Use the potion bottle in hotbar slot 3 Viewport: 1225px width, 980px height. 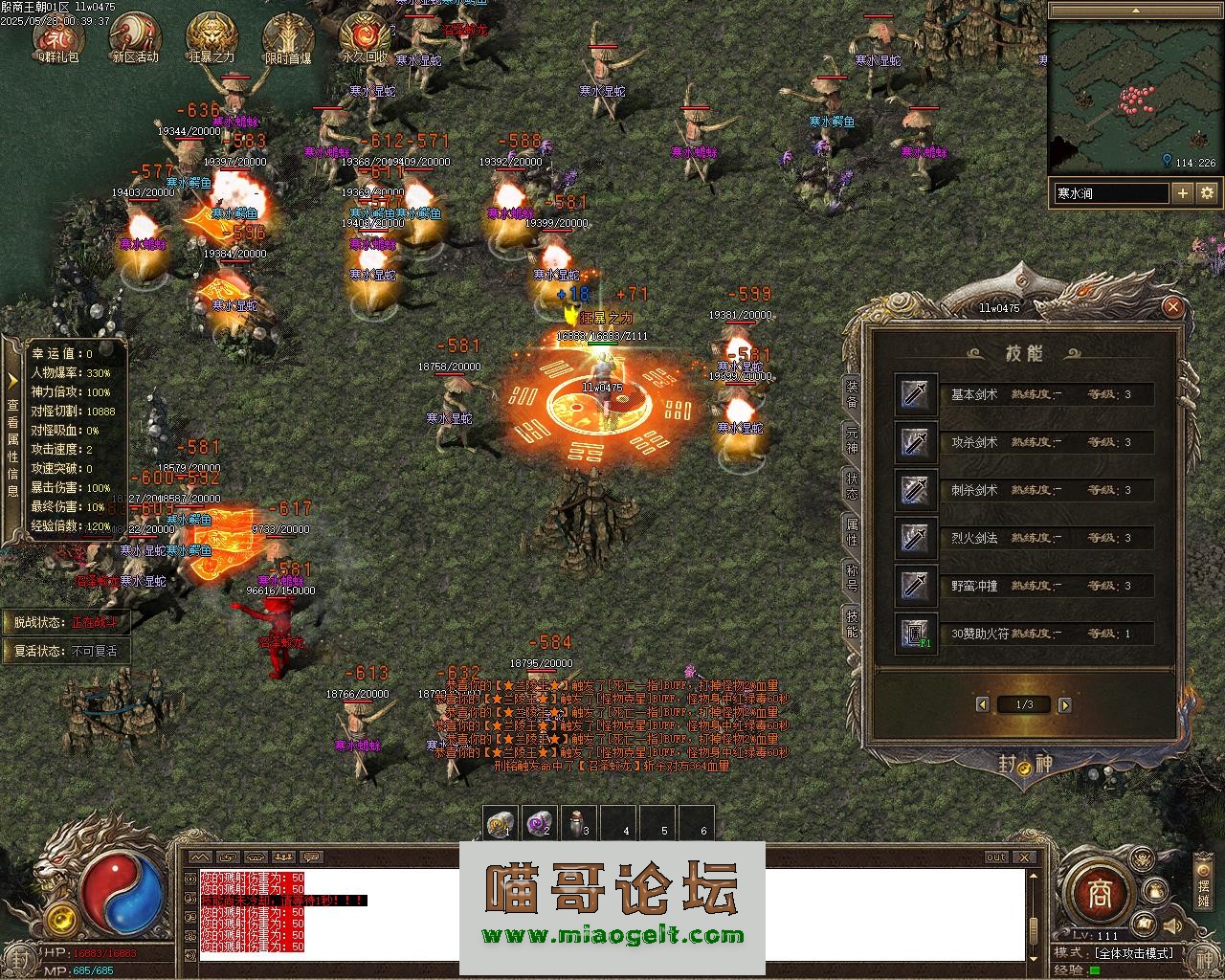point(577,823)
